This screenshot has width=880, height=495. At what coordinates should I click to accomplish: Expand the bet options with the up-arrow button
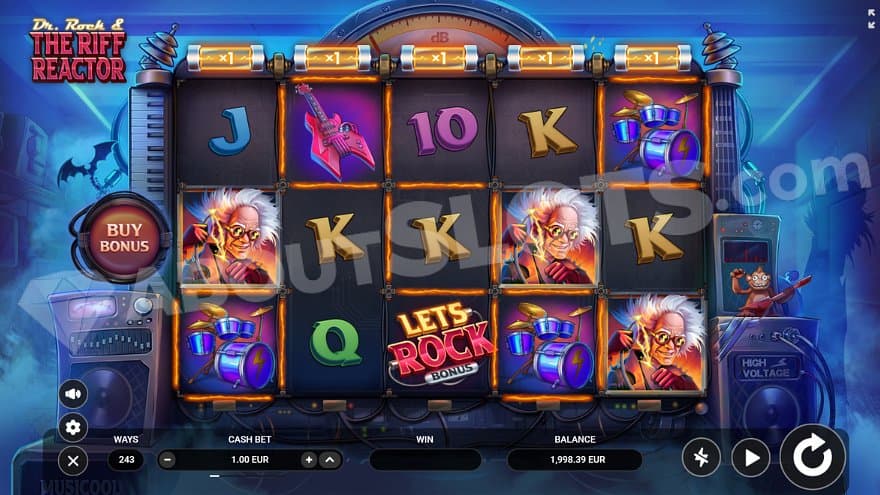(329, 460)
